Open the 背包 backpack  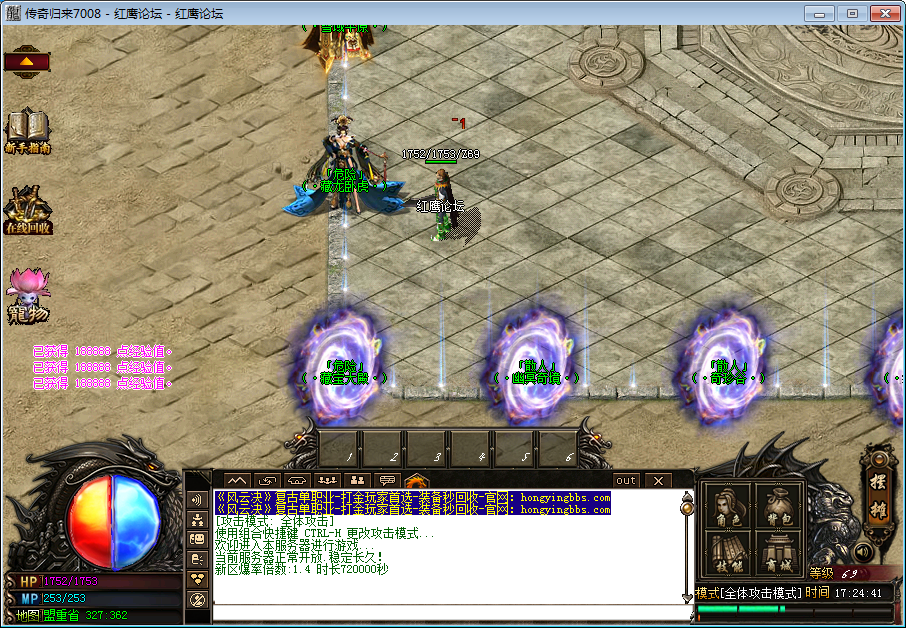[x=780, y=507]
